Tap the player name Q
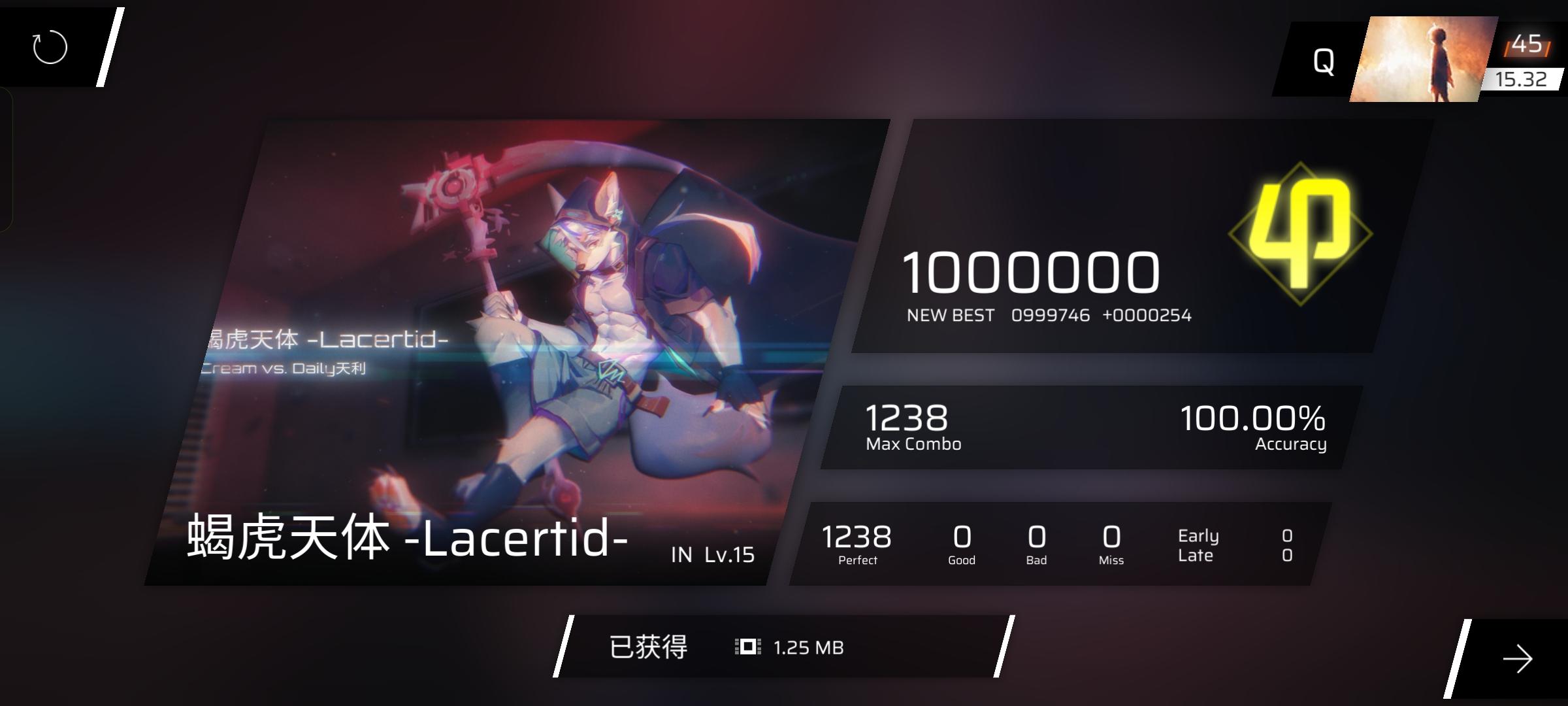 pos(1325,60)
